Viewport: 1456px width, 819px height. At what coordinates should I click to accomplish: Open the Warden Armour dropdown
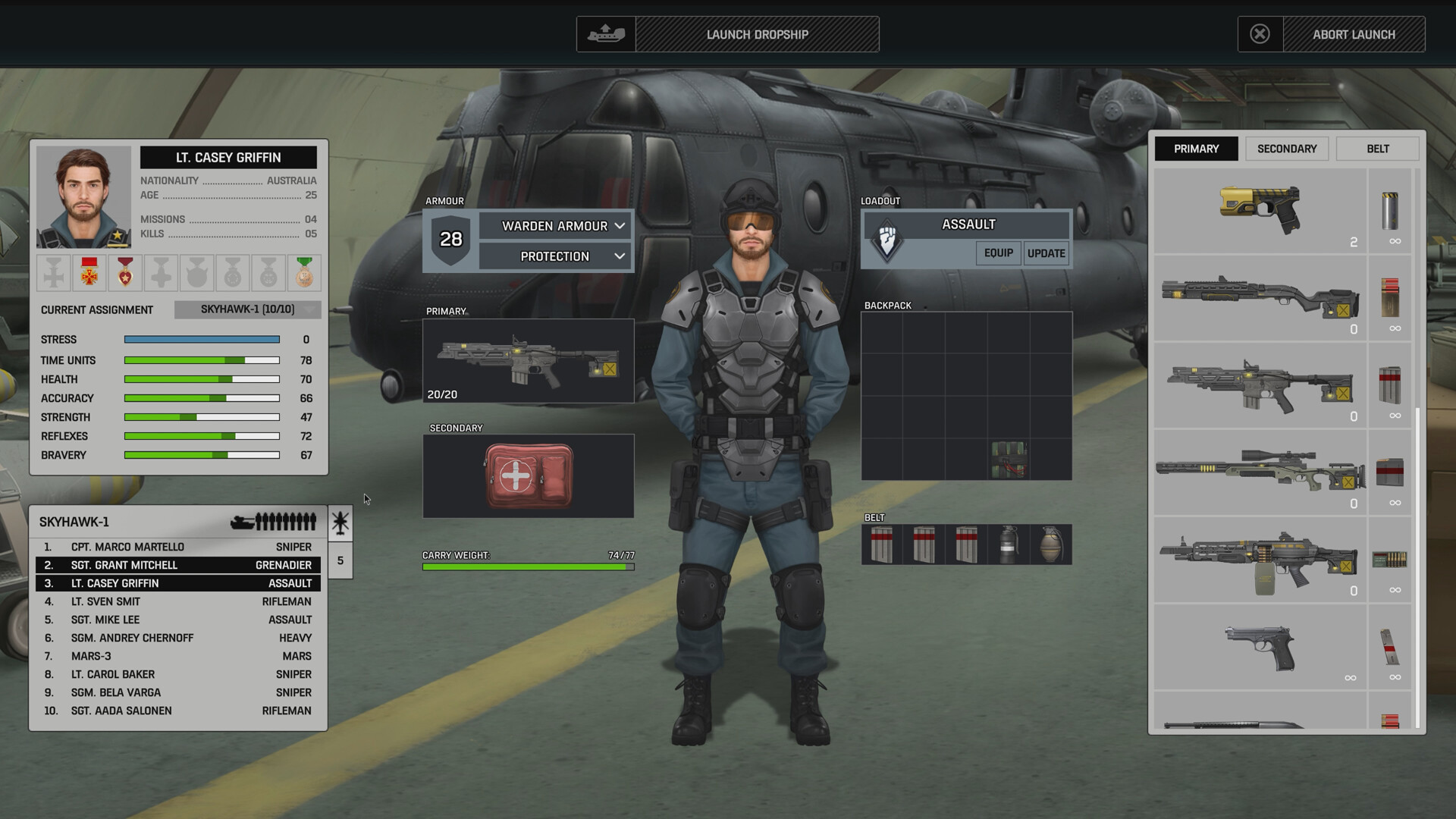pos(555,225)
